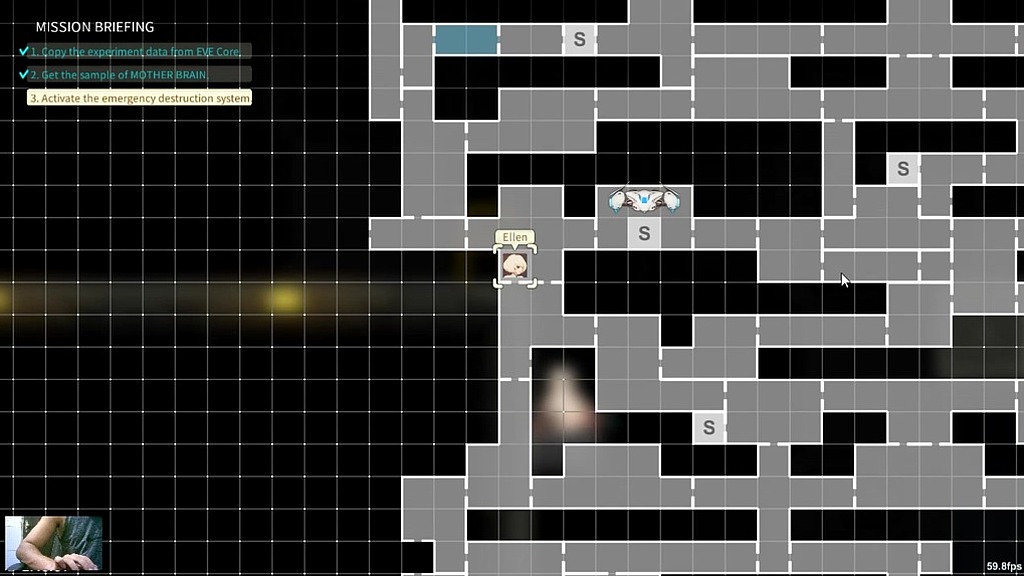Click the S marker directly below the ship
The width and height of the screenshot is (1024, 576).
coord(644,234)
